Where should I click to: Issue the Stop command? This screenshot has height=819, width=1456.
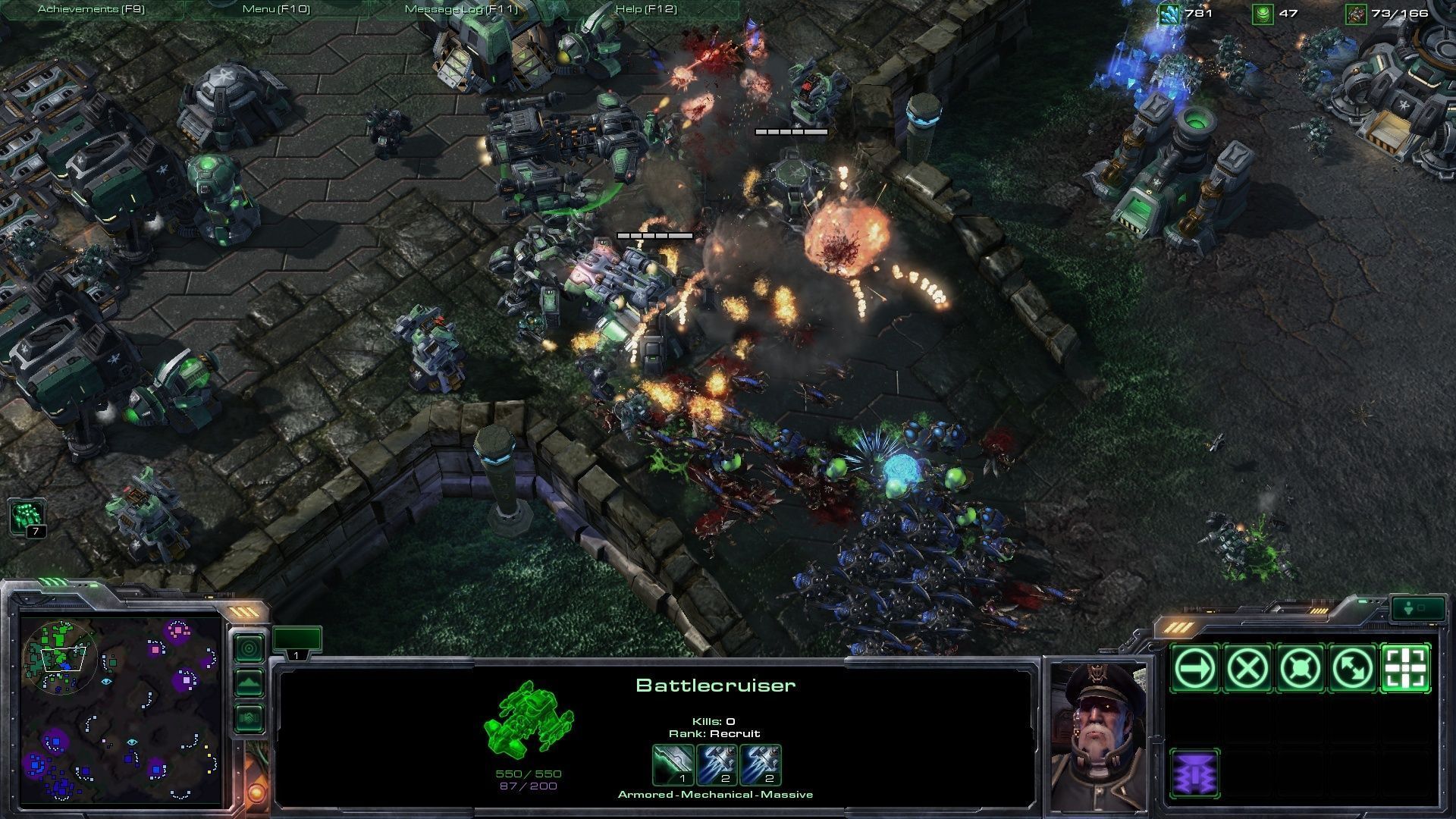tap(1247, 668)
